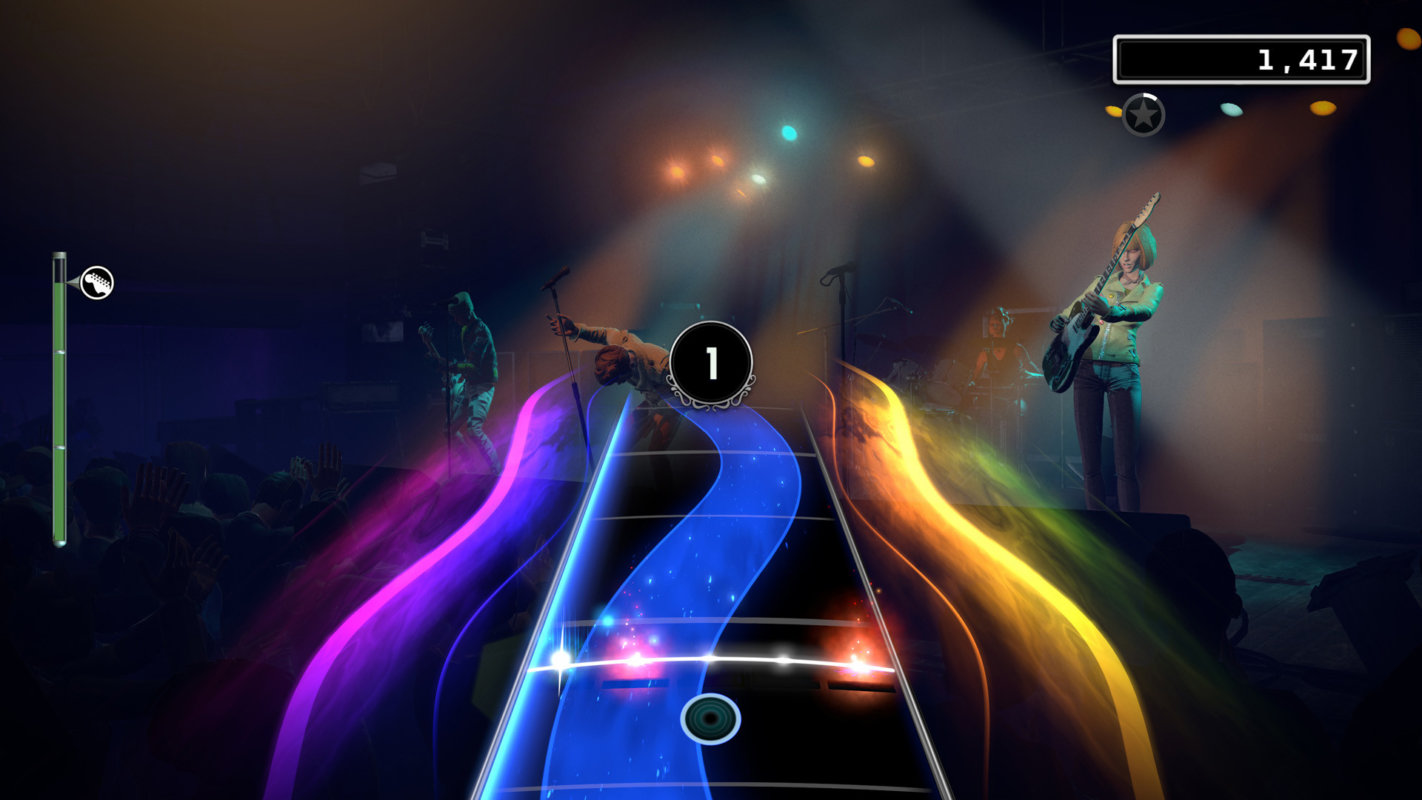The image size is (1422, 800).
Task: Click the score box displaying 1,417
Action: pyautogui.click(x=1243, y=57)
